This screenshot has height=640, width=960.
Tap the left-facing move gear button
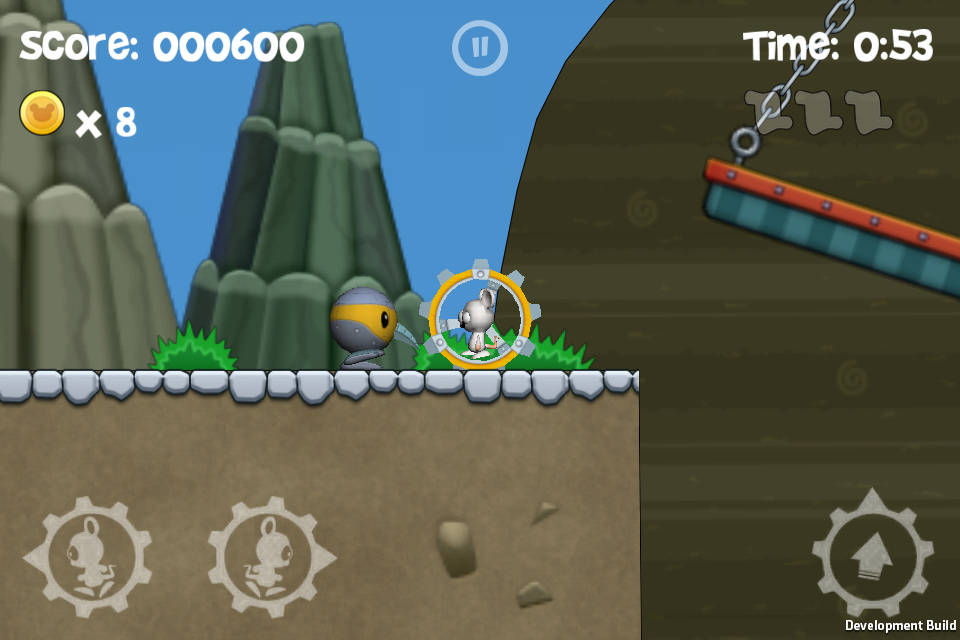click(88, 557)
